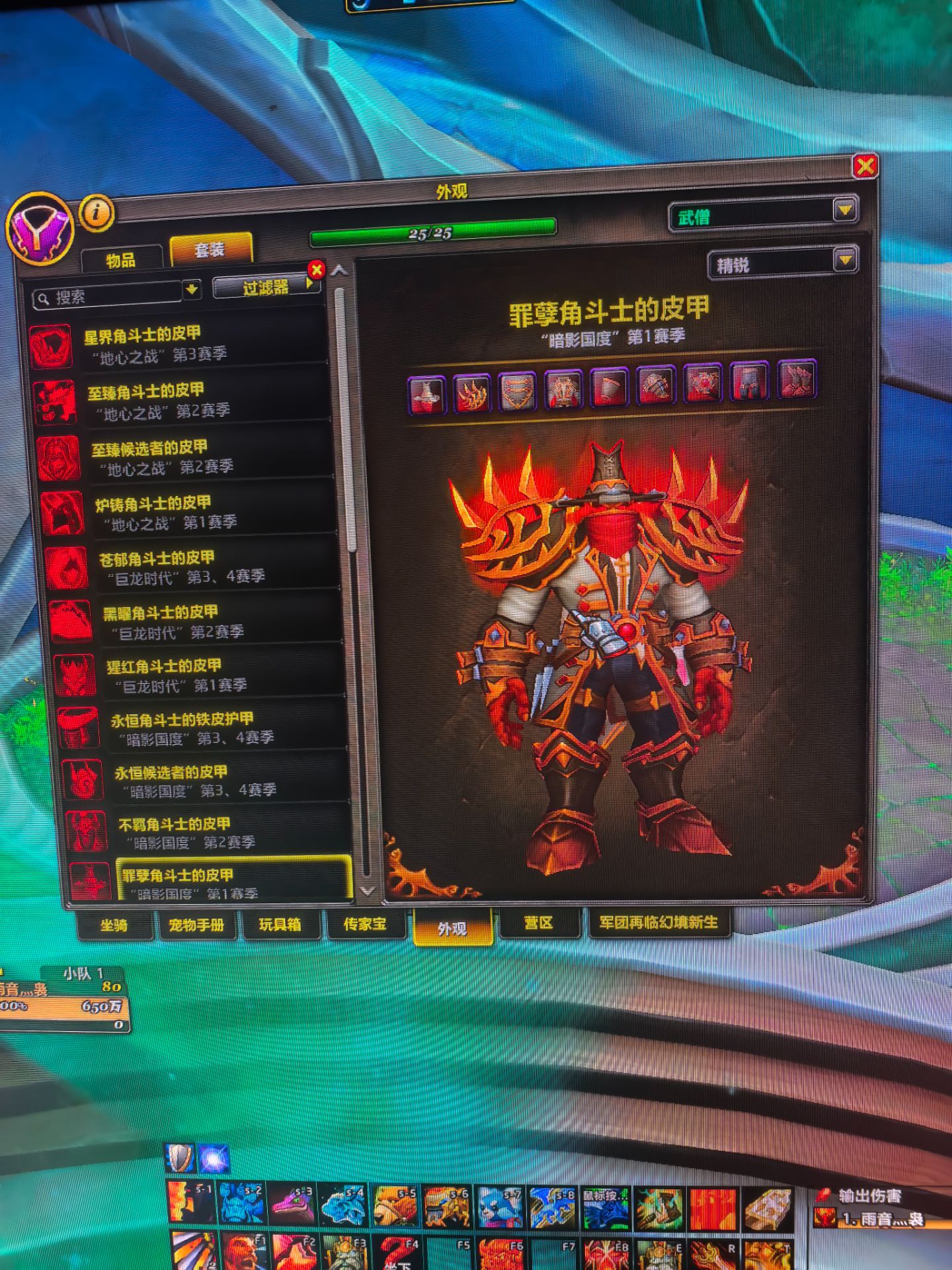This screenshot has height=1270, width=952.
Task: Open the 宠物手册 pet journal tab
Action: point(196,925)
